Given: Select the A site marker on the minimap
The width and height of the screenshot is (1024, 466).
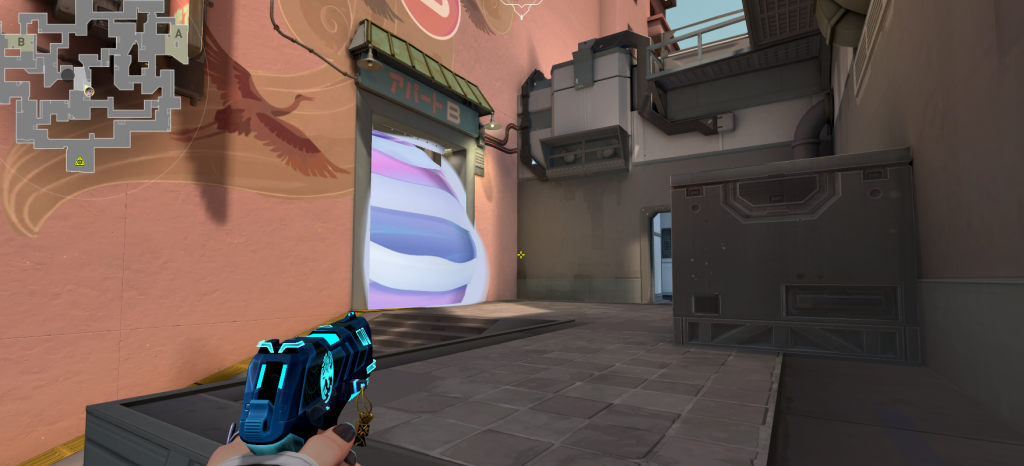Looking at the screenshot, I should (x=178, y=33).
